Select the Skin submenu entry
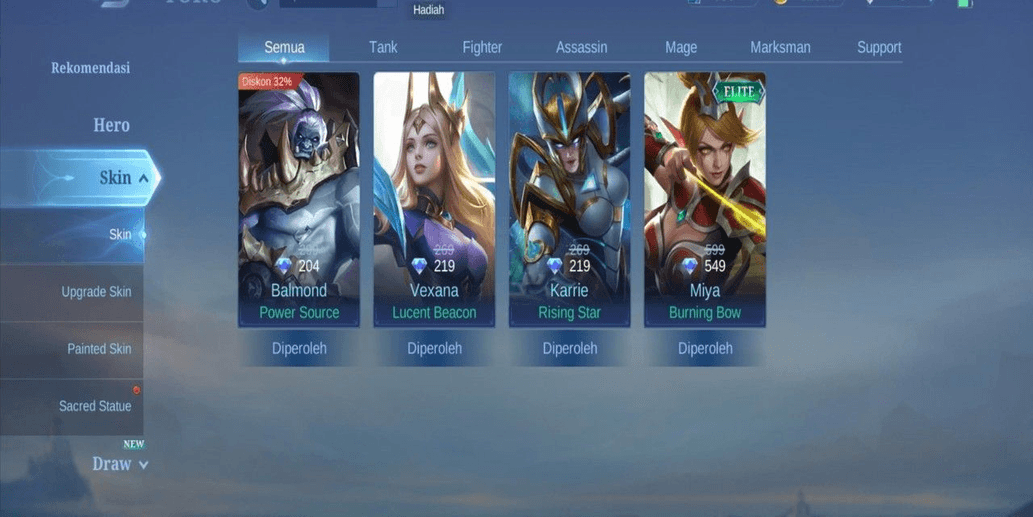 120,235
